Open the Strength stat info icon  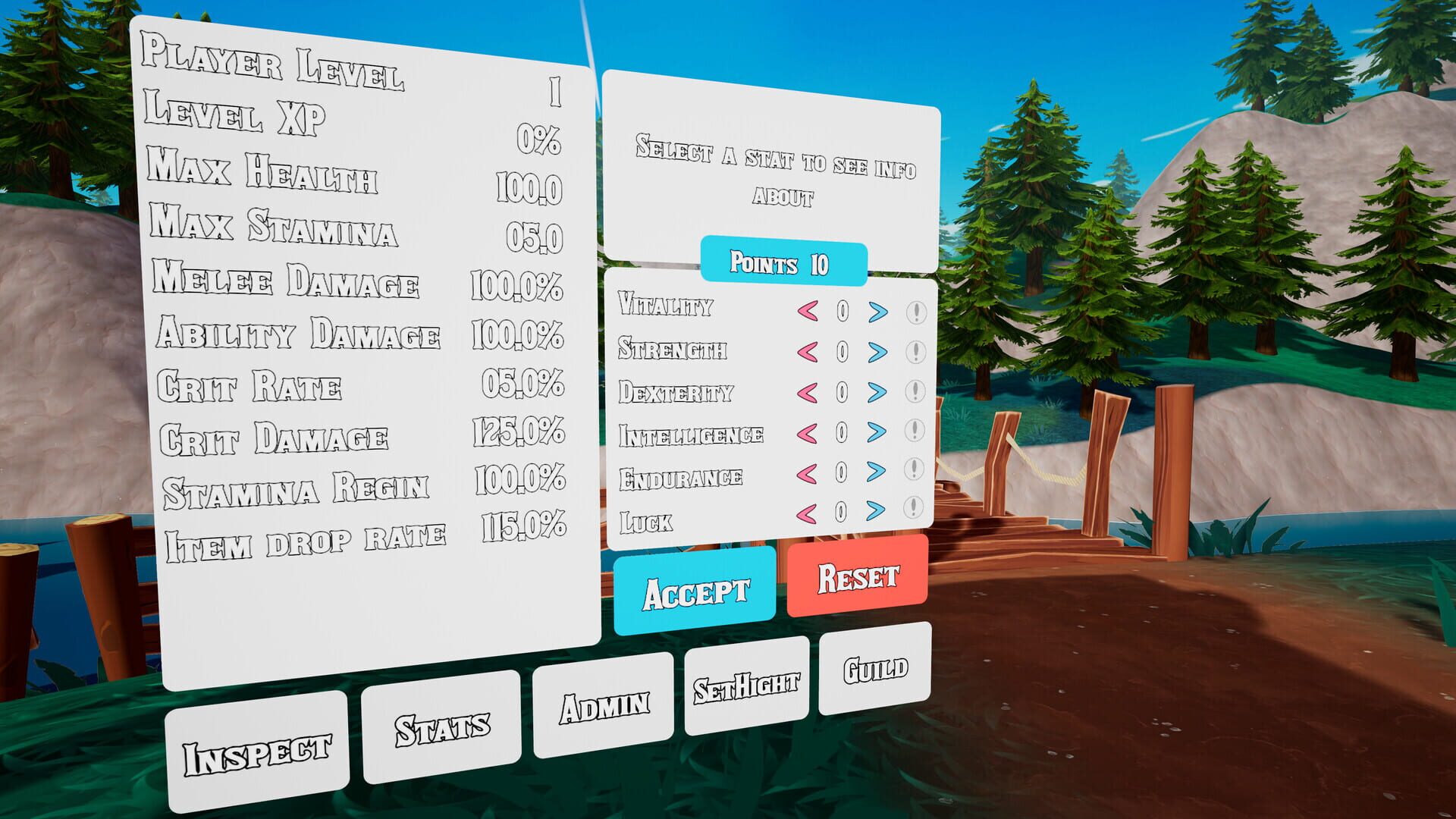click(x=915, y=351)
